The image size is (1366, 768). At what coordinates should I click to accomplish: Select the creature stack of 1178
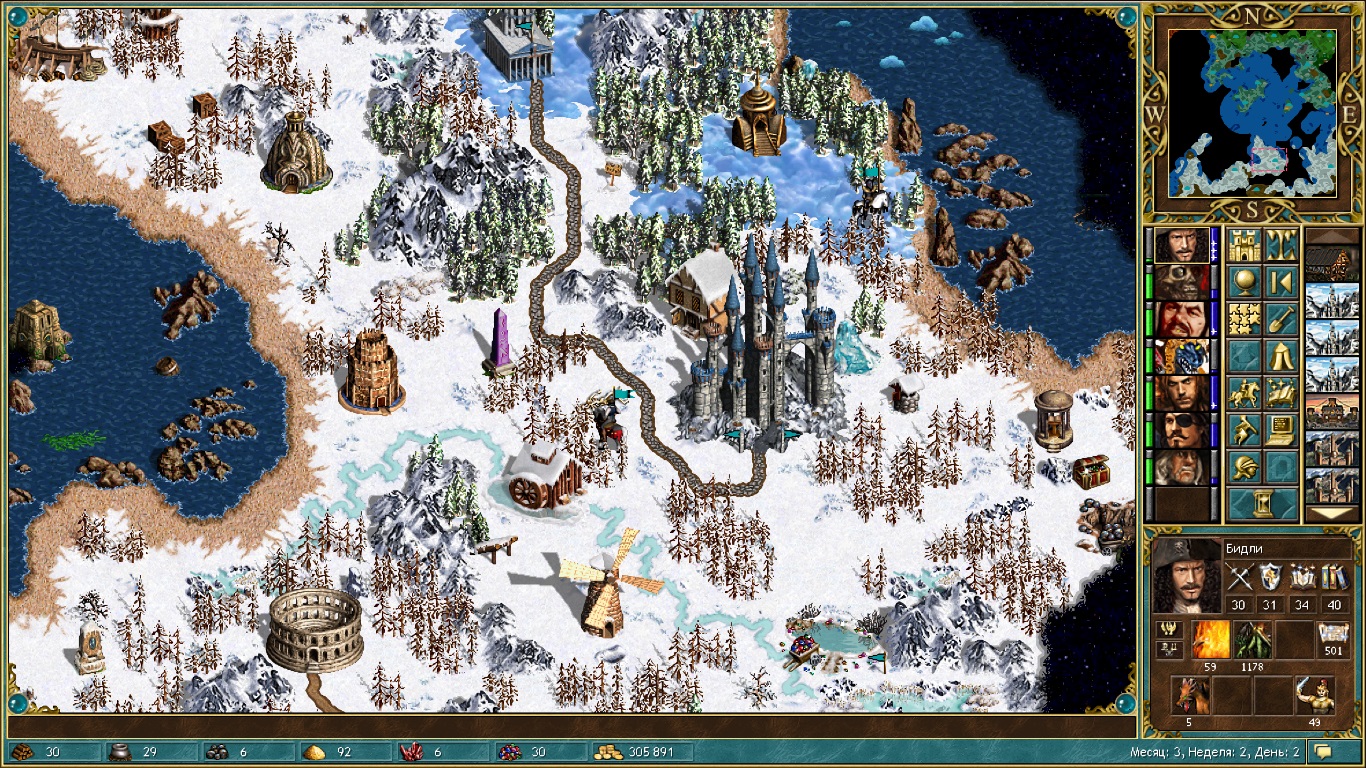coord(1251,640)
